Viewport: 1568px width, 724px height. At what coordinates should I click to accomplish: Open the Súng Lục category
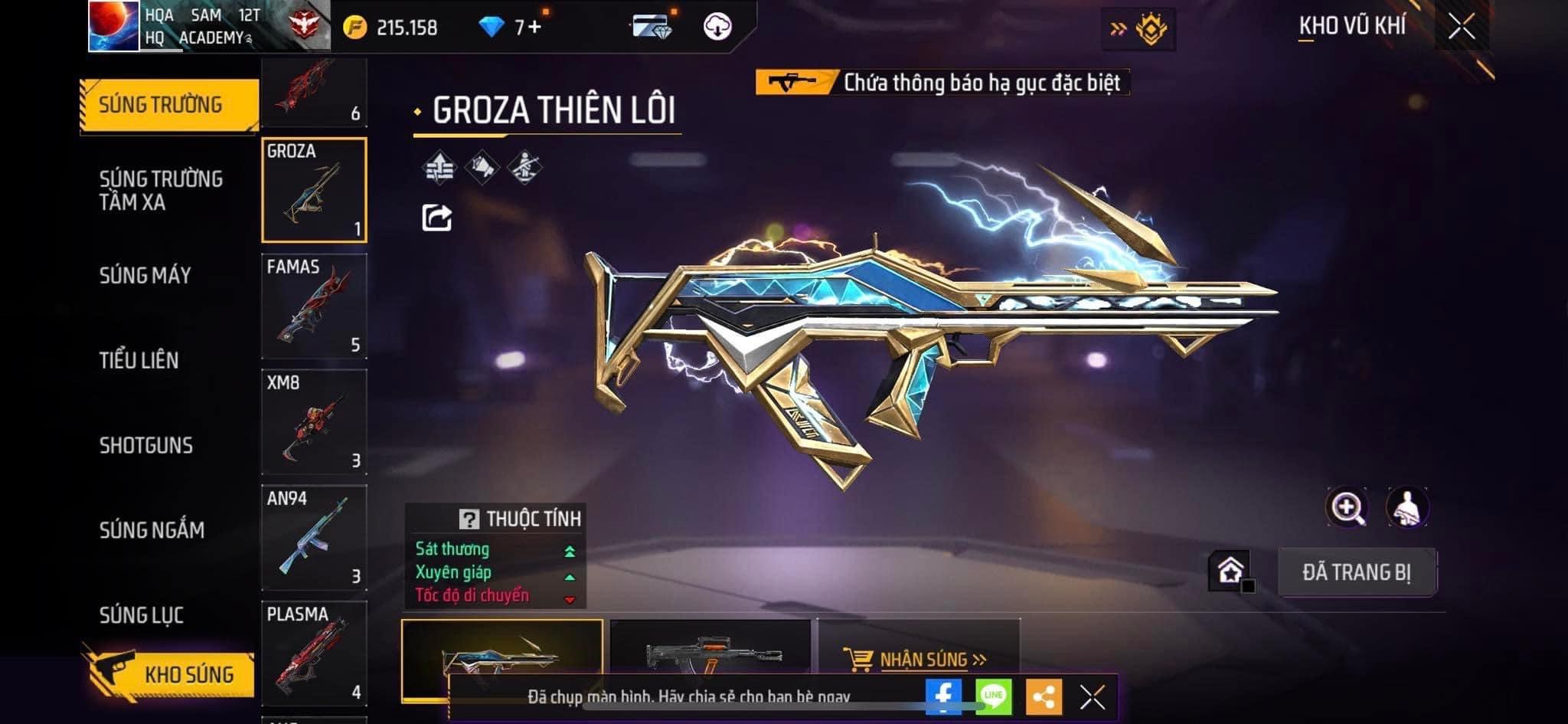pos(141,614)
